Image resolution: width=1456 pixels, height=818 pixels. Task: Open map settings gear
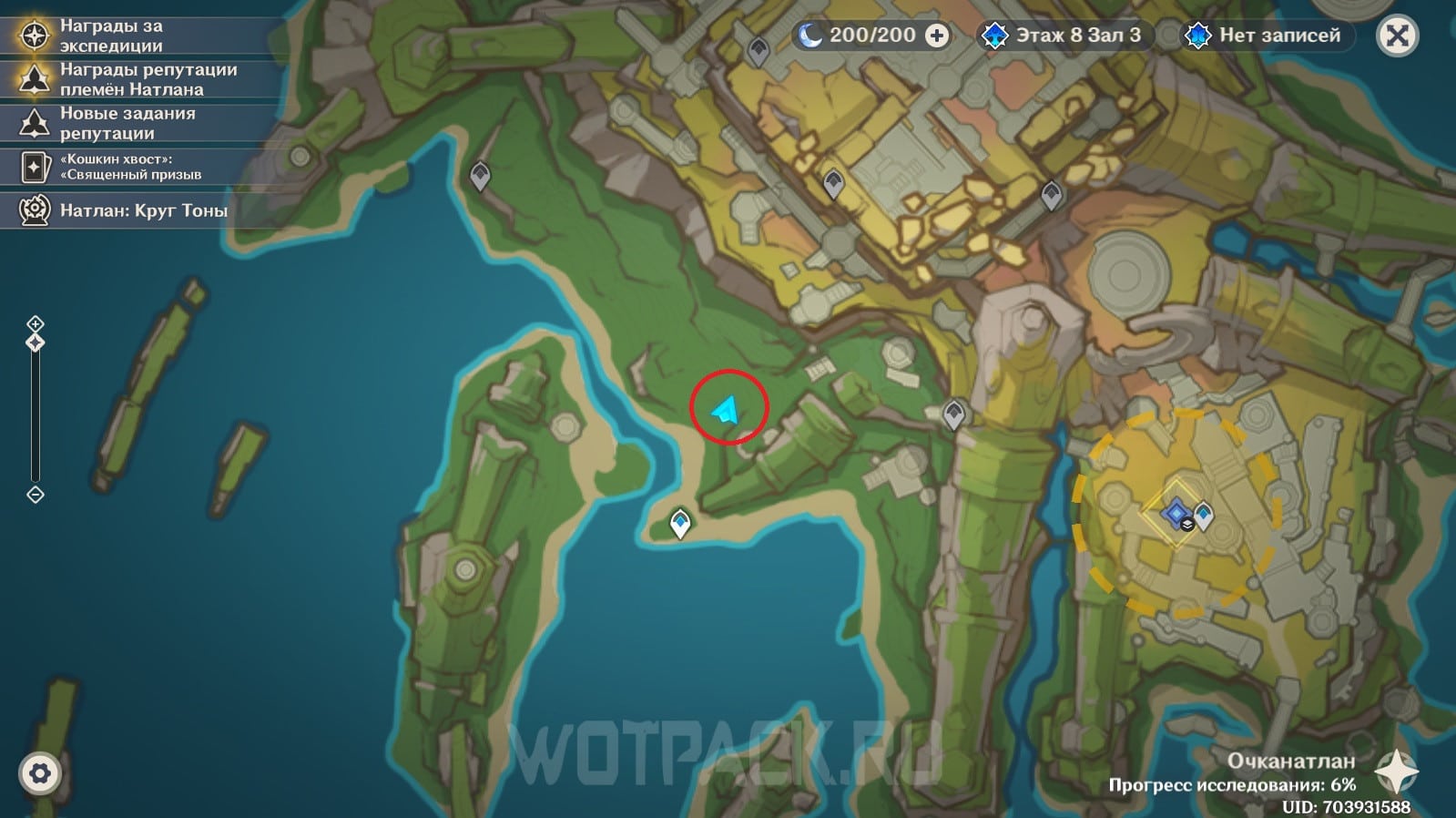pos(39,773)
